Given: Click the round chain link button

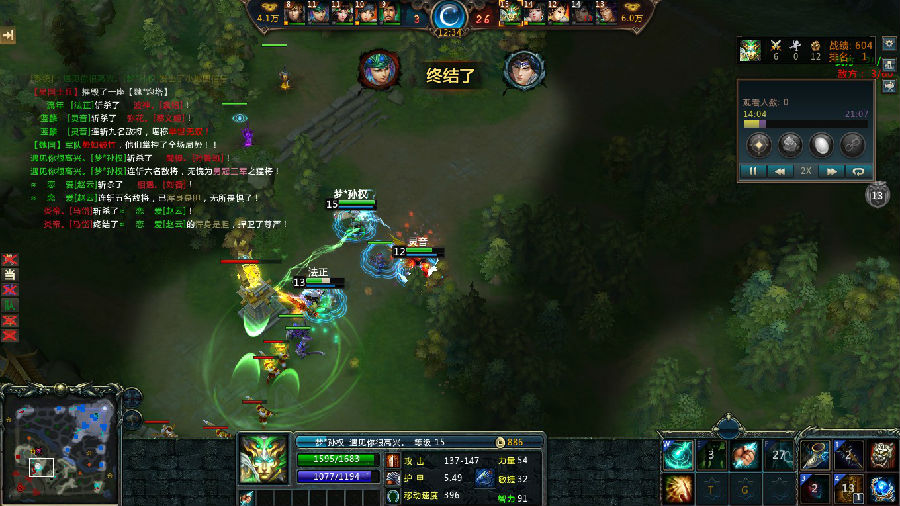Looking at the screenshot, I should click(x=853, y=144).
